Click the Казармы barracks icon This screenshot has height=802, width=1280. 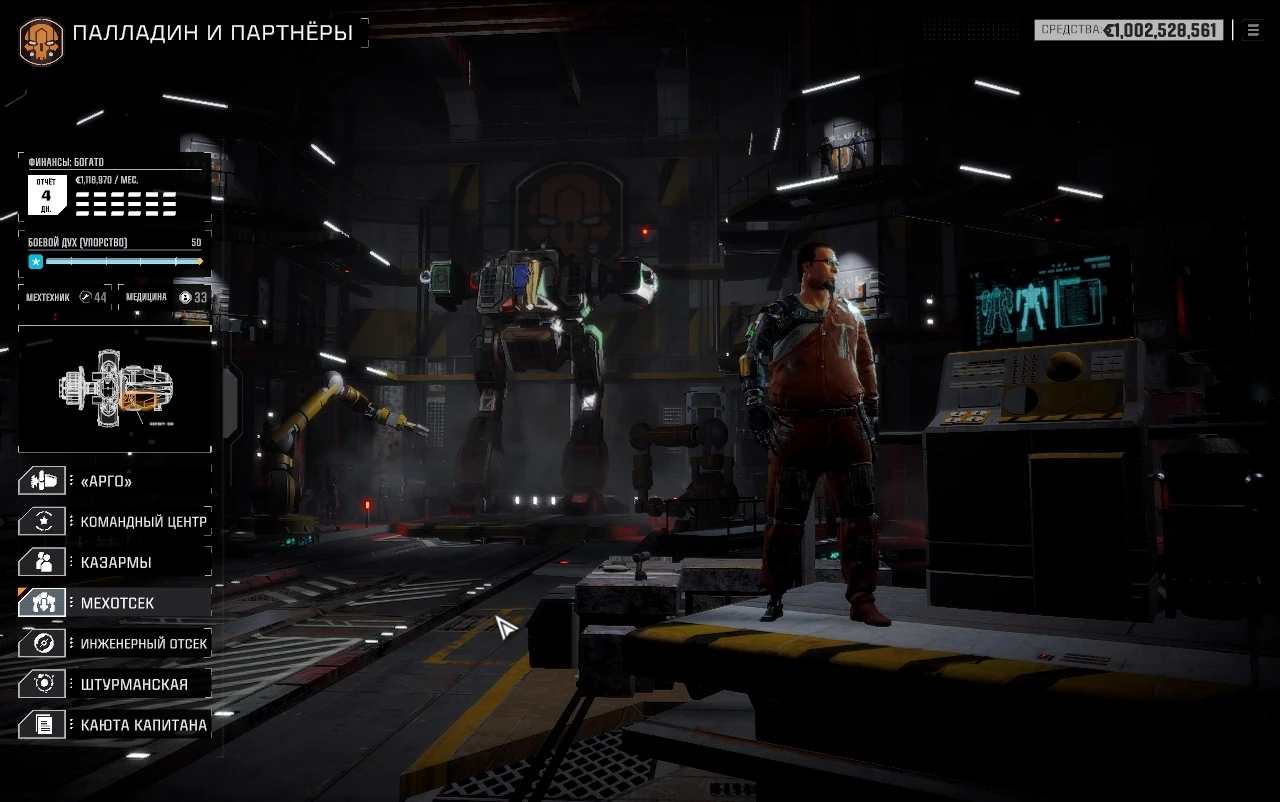pyautogui.click(x=42, y=562)
